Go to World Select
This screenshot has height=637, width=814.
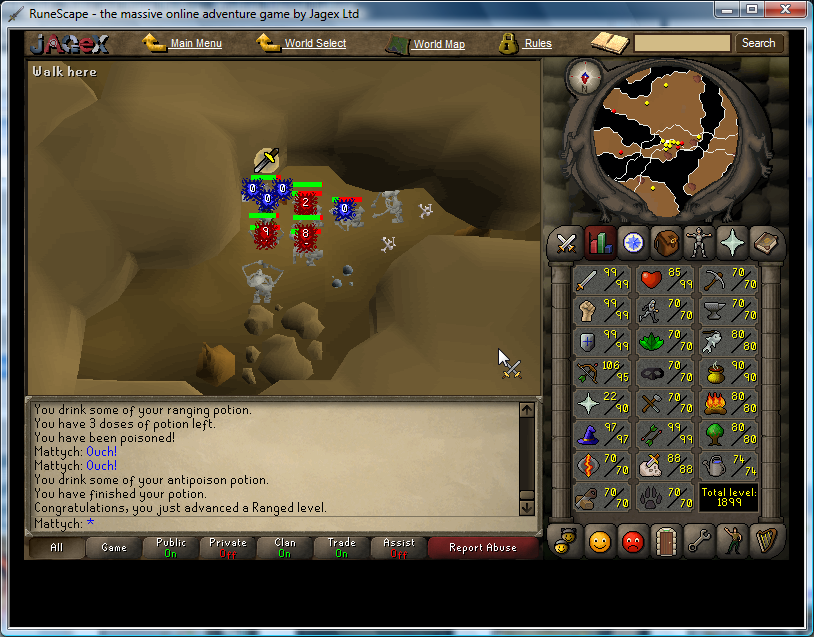click(314, 44)
